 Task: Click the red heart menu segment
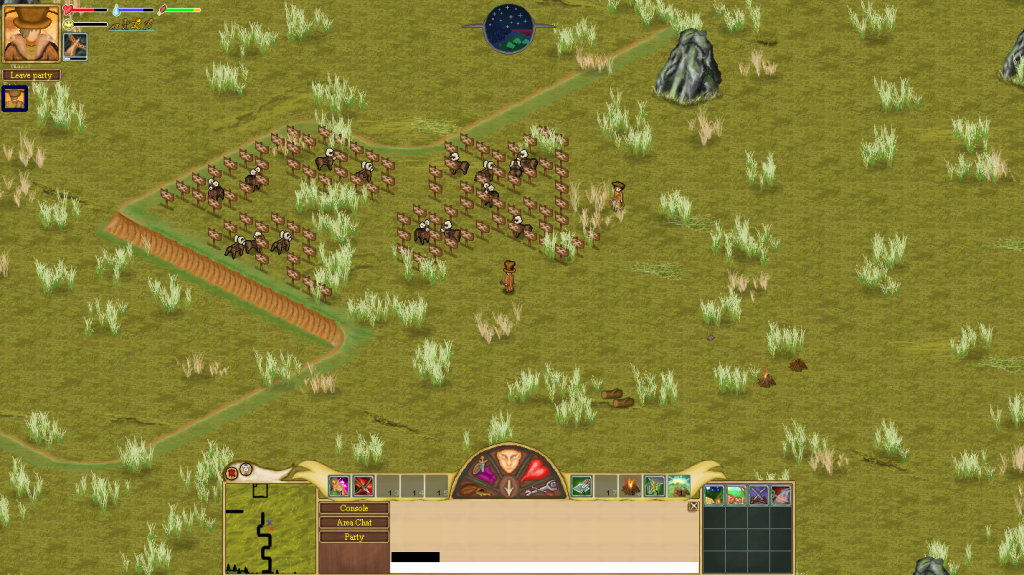pyautogui.click(x=537, y=470)
